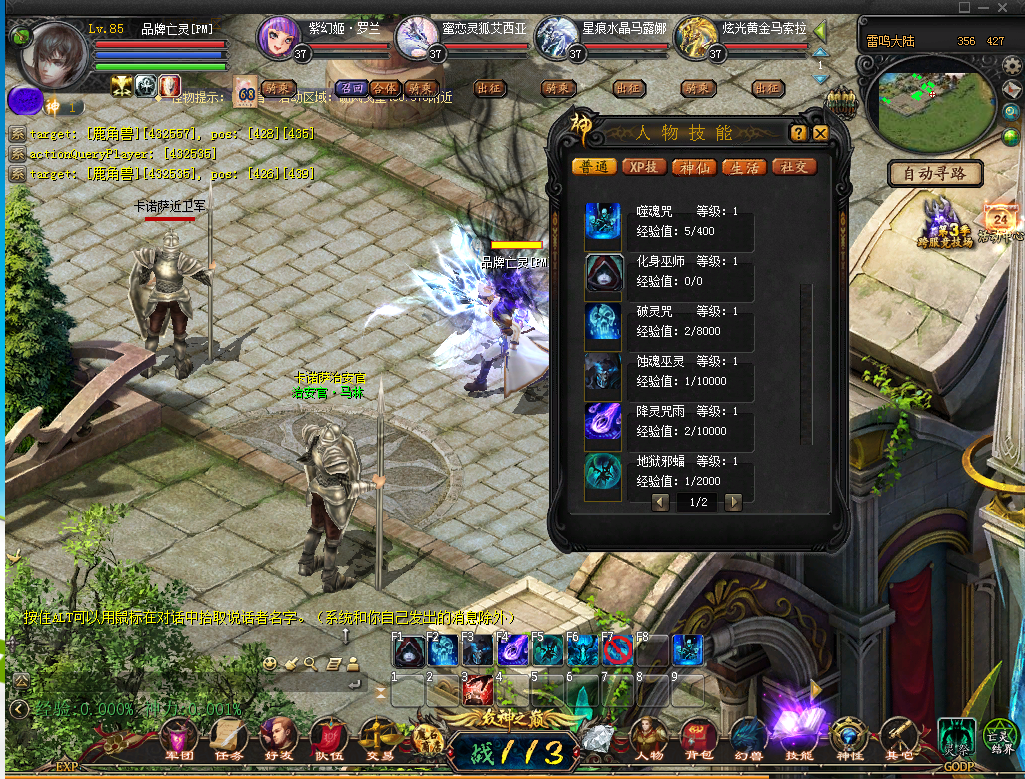The image size is (1025, 779).
Task: Show the 社交 skills tab
Action: tap(794, 167)
